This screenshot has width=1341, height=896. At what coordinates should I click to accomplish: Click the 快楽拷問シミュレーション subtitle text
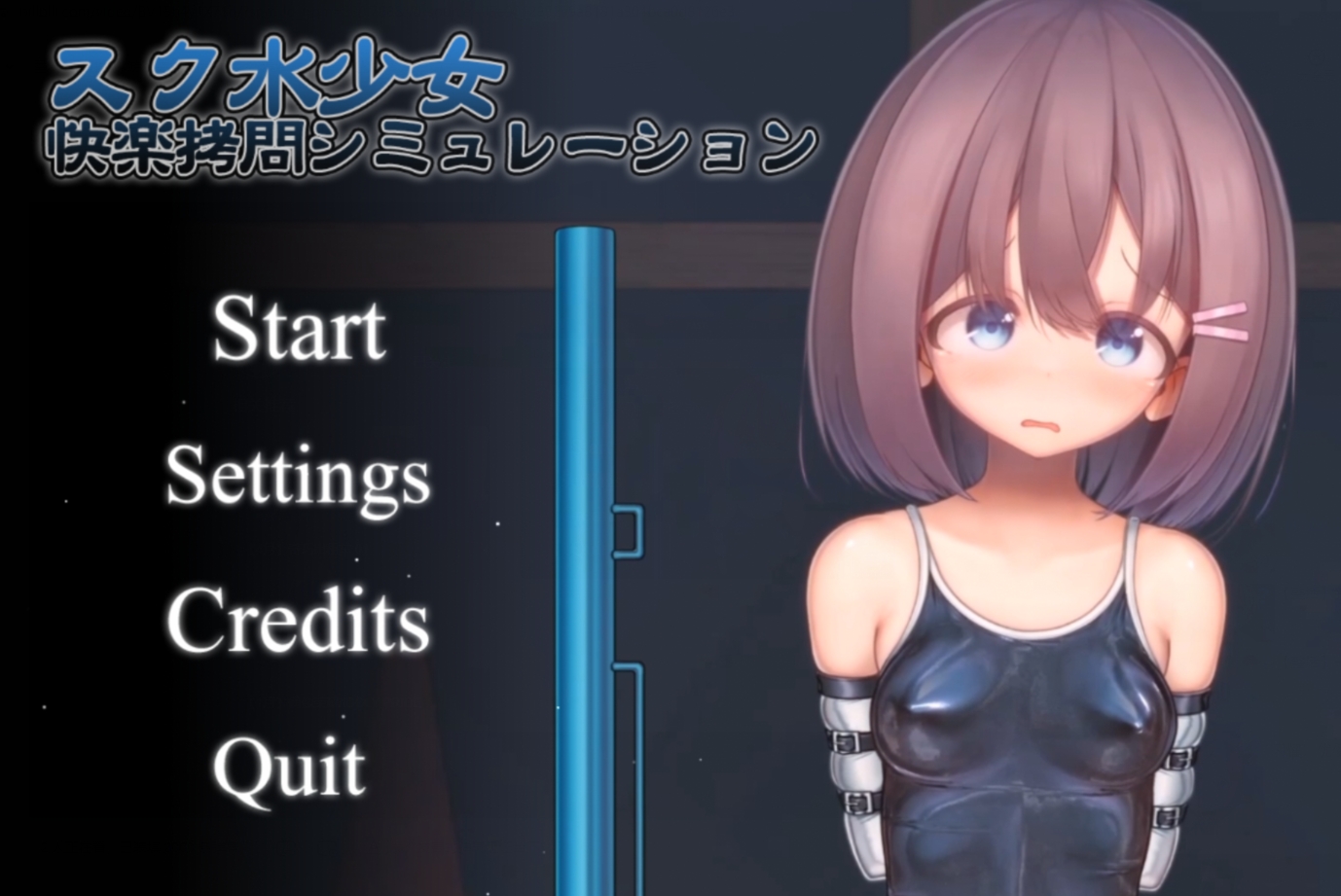point(428,146)
